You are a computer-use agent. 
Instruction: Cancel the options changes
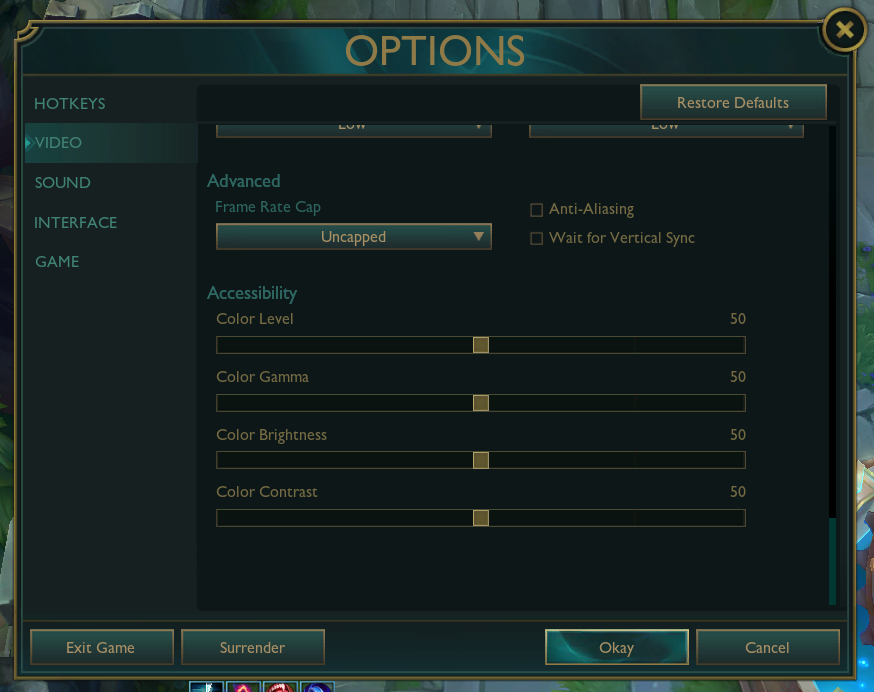coord(768,647)
